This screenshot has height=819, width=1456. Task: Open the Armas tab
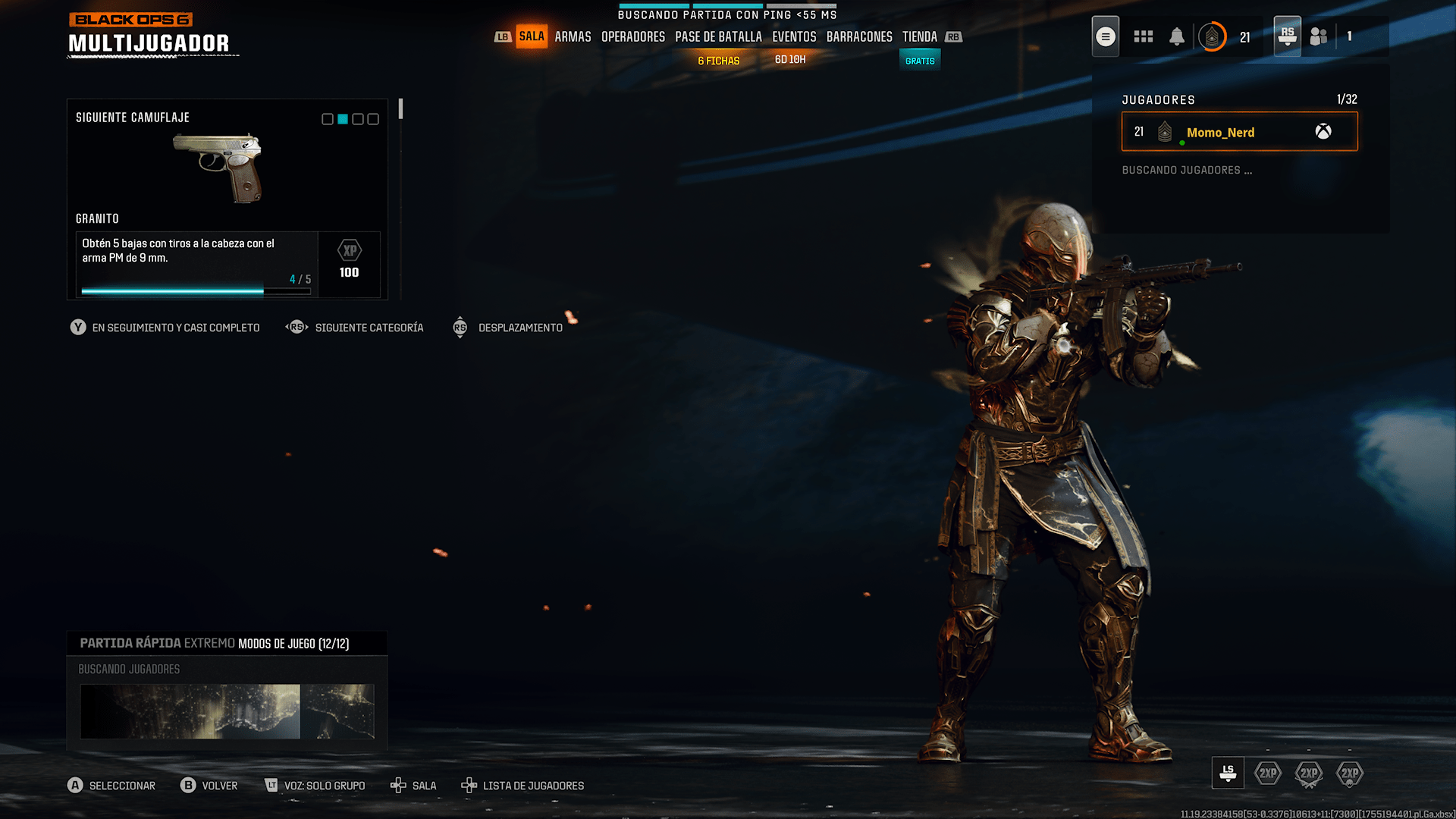point(573,36)
